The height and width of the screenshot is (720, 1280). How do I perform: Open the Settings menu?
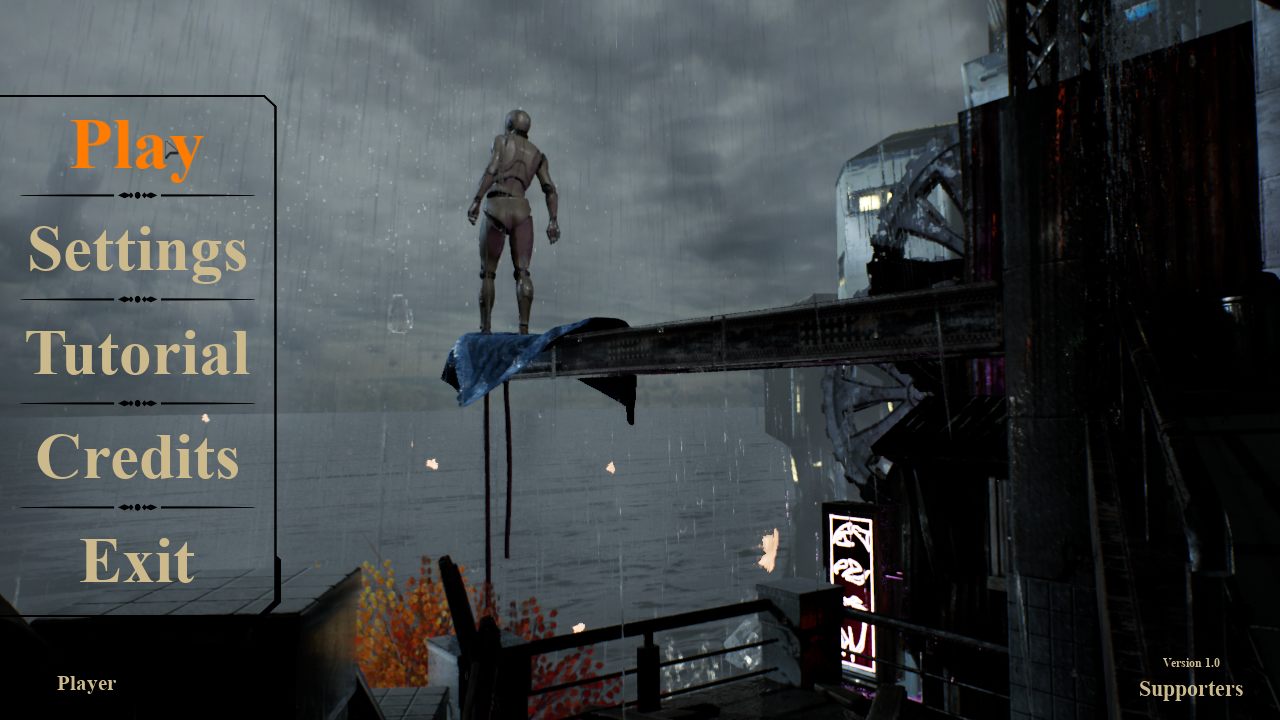[137, 250]
